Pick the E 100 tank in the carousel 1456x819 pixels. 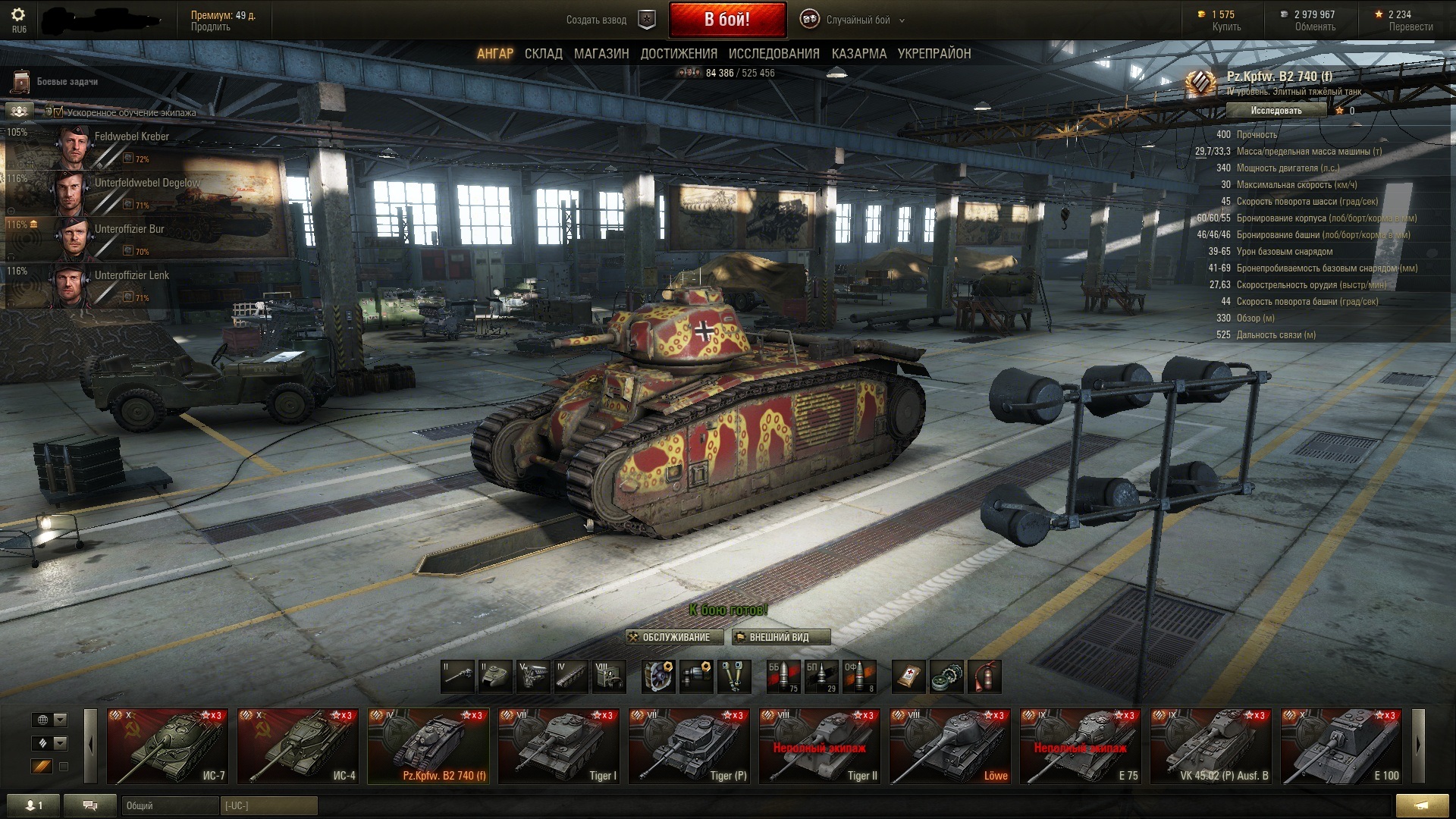point(1341,746)
